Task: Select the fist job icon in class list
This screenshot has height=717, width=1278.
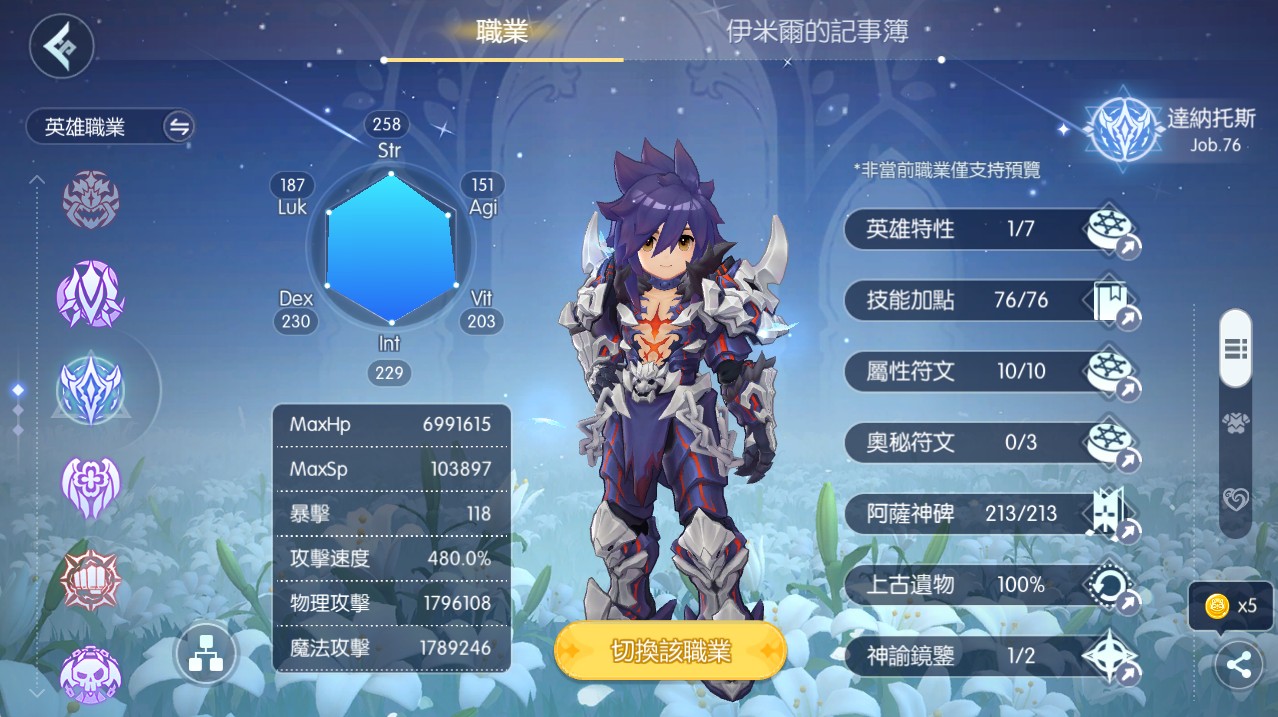Action: tap(91, 579)
